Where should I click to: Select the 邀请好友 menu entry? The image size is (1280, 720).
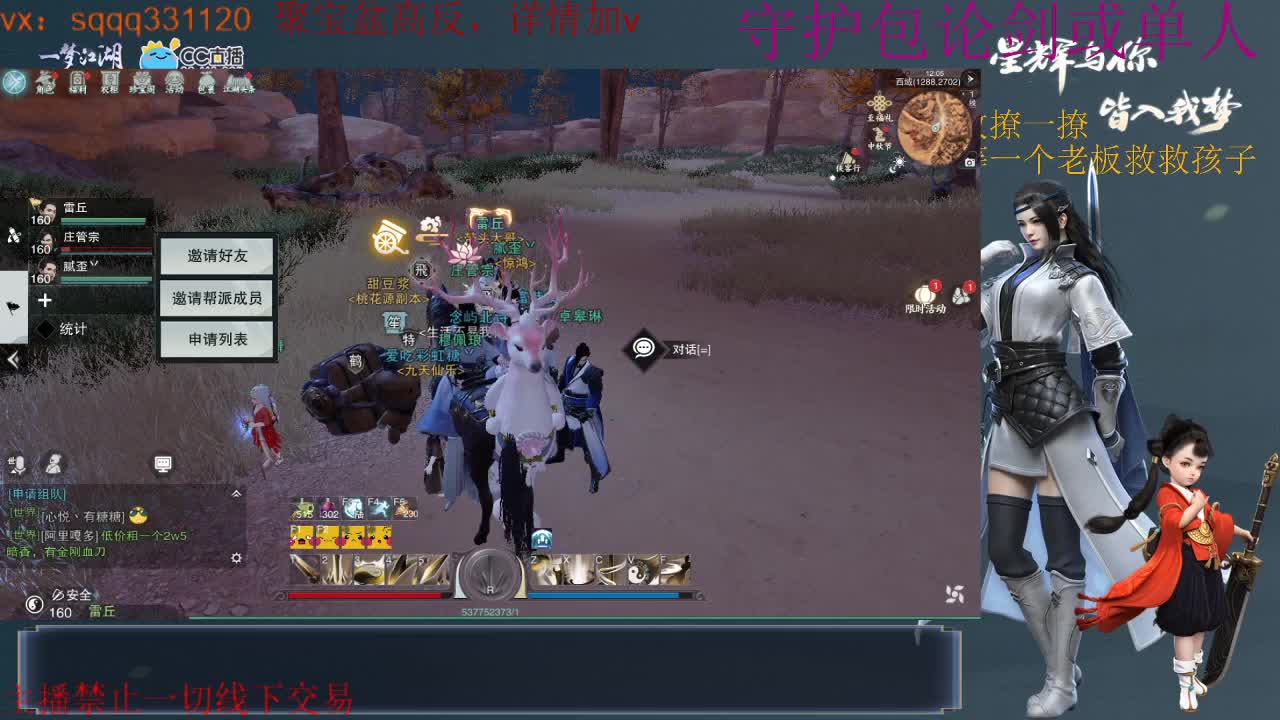(215, 257)
